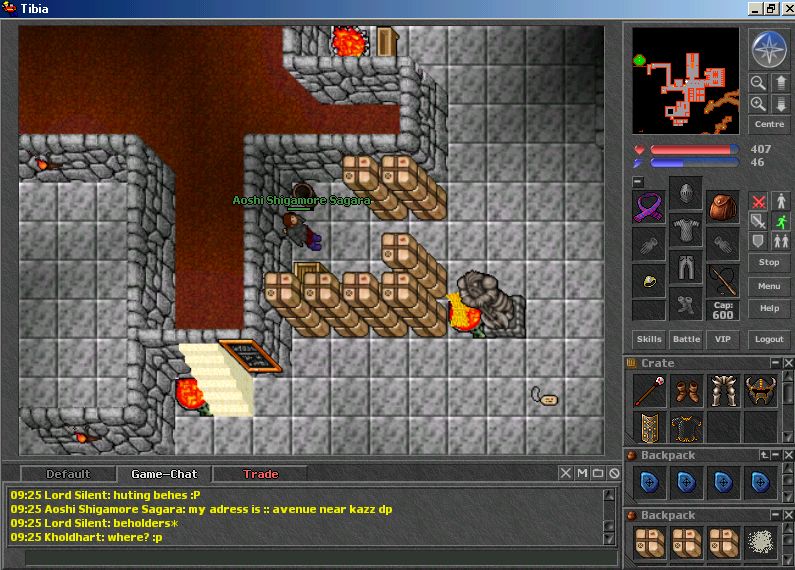Open the Help window
This screenshot has height=570, width=795.
[x=769, y=308]
